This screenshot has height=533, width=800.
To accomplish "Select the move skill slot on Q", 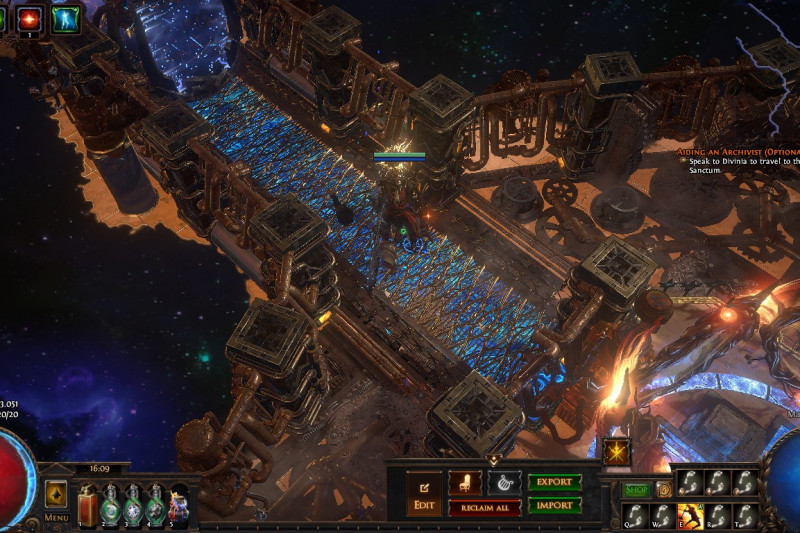I will [x=637, y=514].
